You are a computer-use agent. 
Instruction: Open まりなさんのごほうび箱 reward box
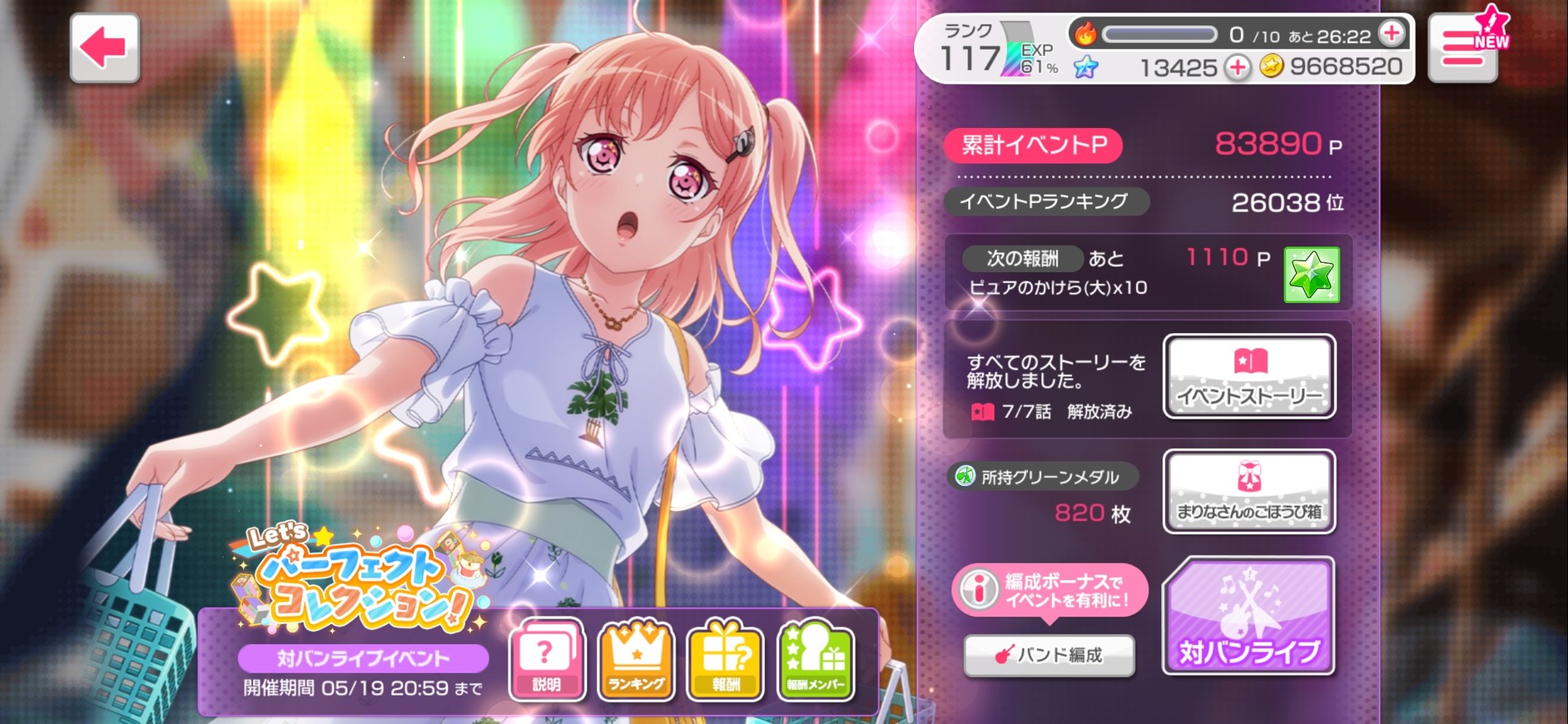(x=1249, y=492)
